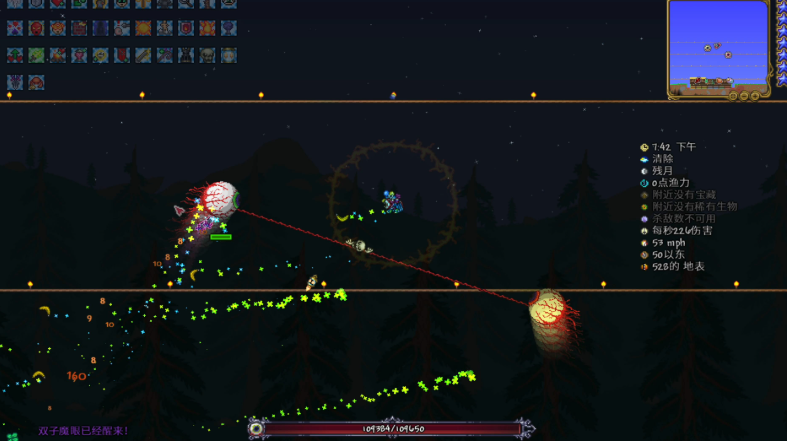This screenshot has height=441, width=787.
Task: Select the red angry face buff icon
Action: click(x=36, y=28)
